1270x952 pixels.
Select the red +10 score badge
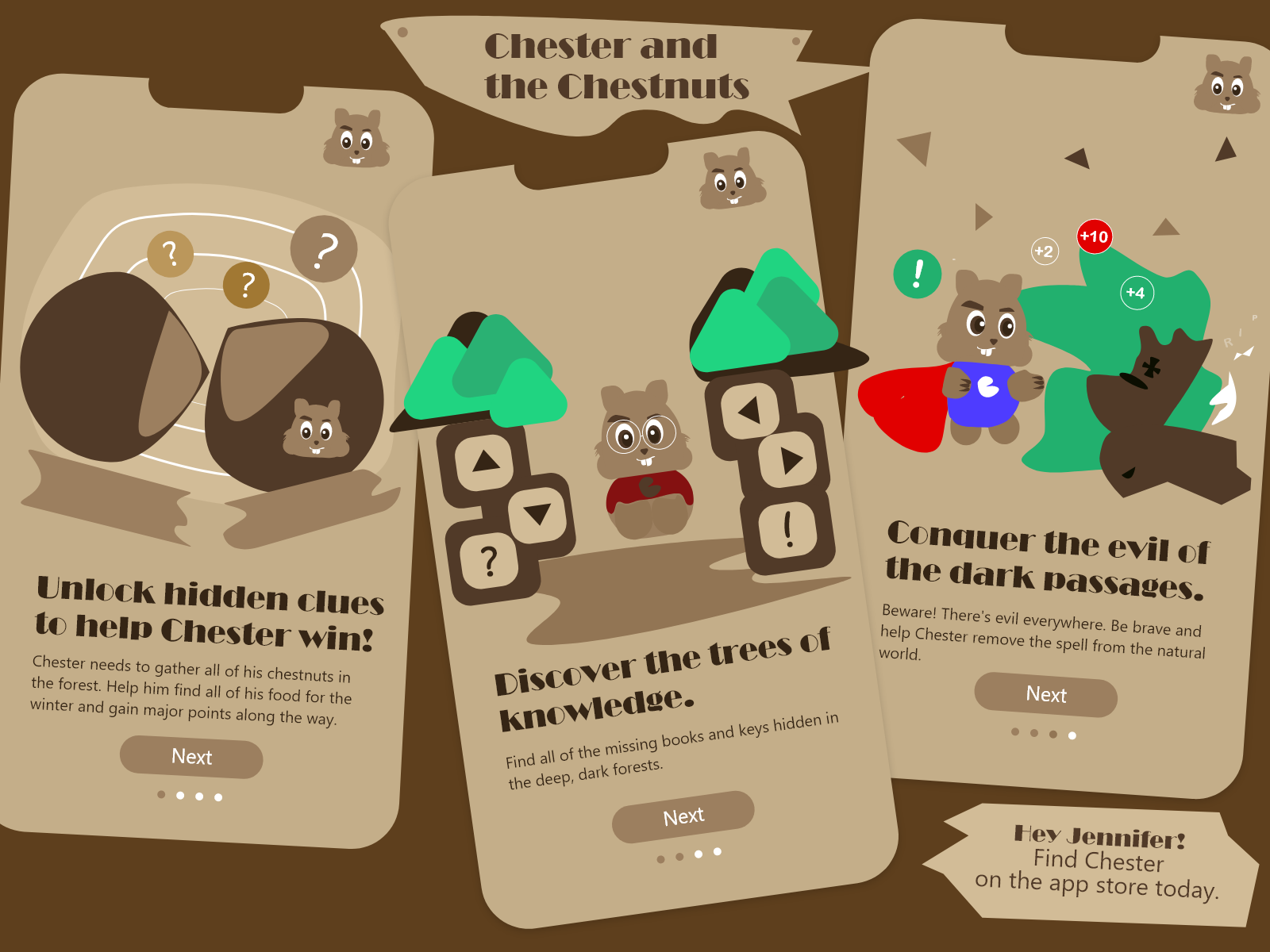coord(1094,236)
